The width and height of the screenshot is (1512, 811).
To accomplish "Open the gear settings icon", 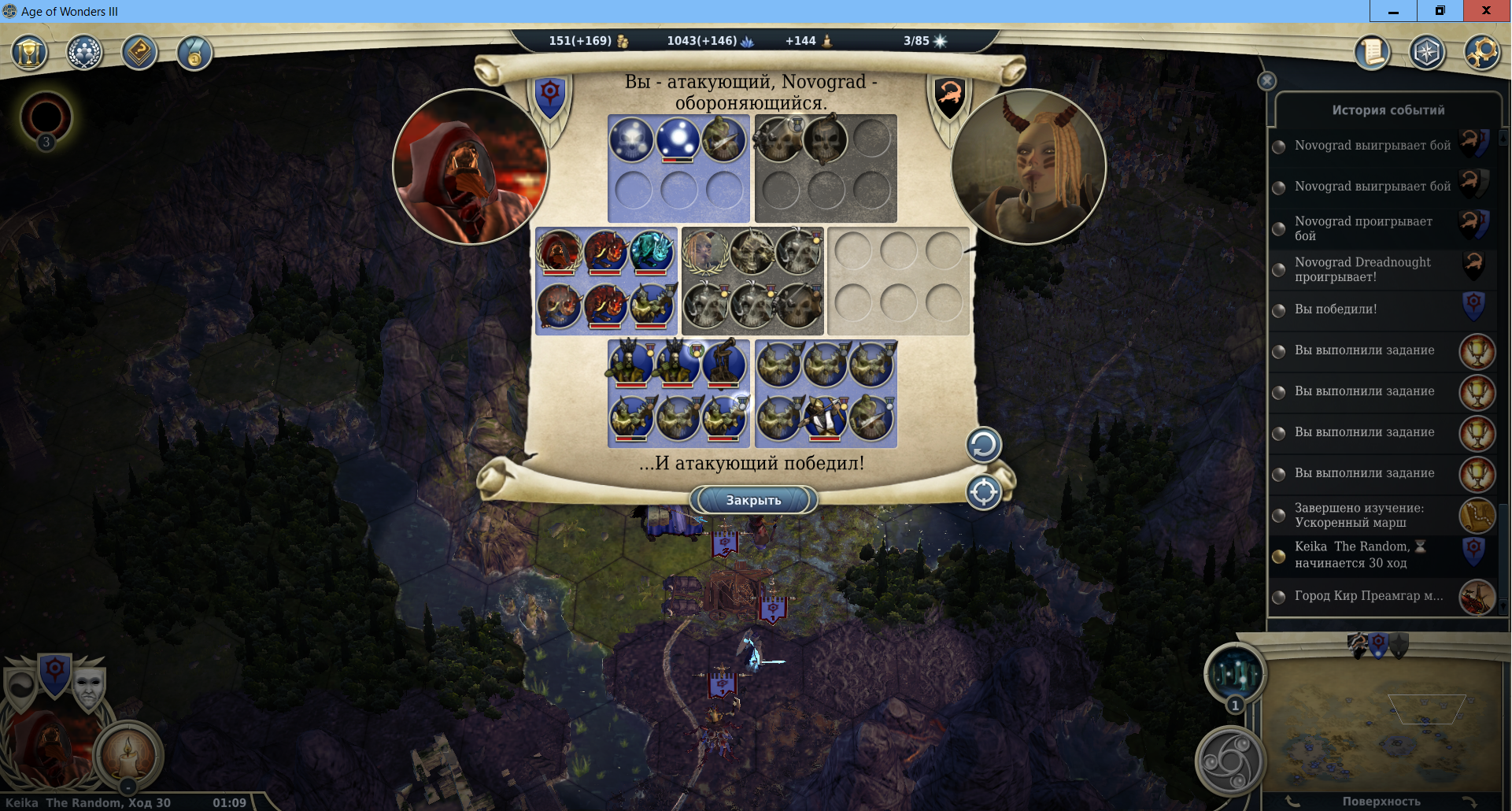I will pyautogui.click(x=1482, y=54).
